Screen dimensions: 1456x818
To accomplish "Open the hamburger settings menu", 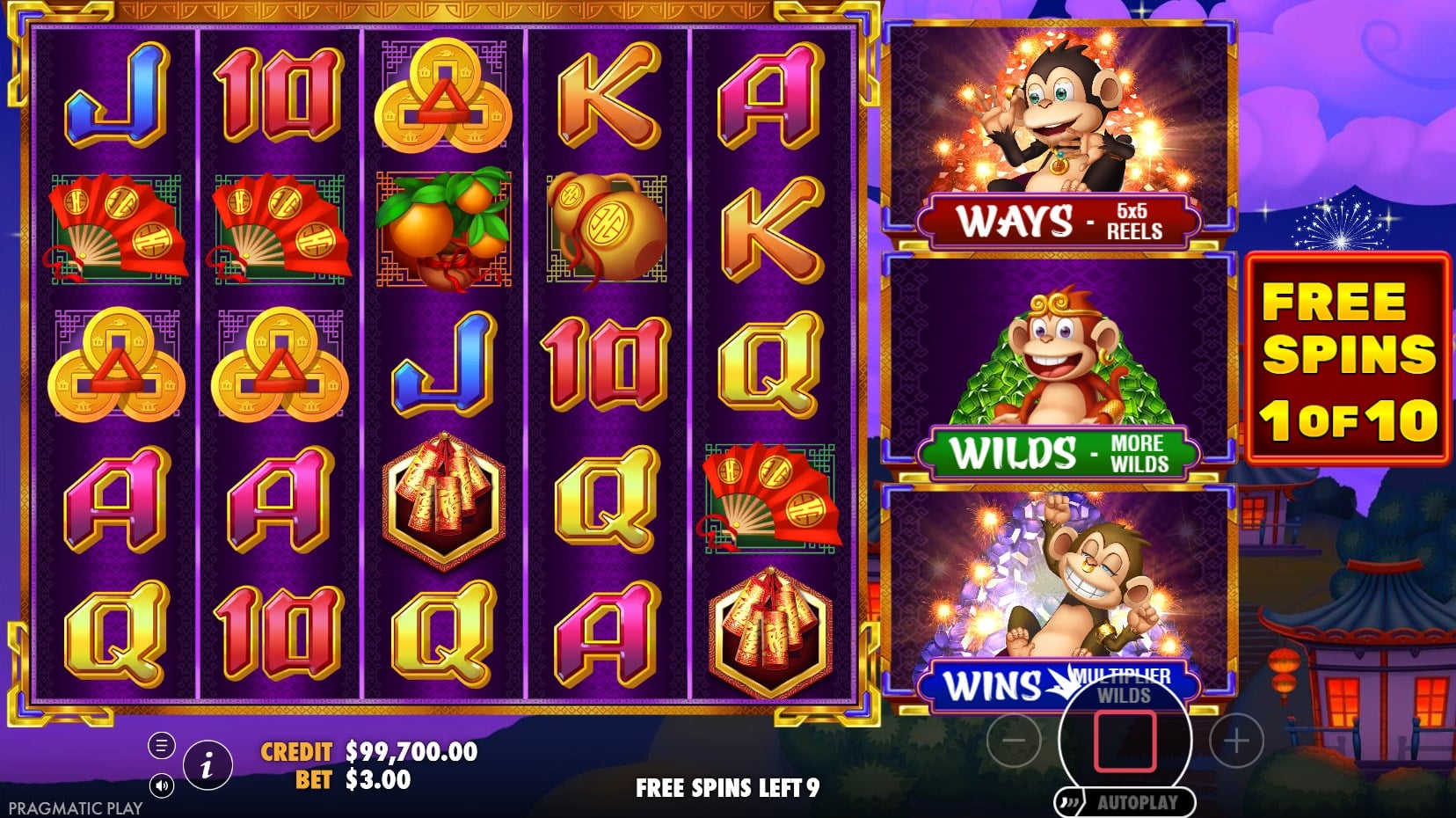I will click(161, 747).
